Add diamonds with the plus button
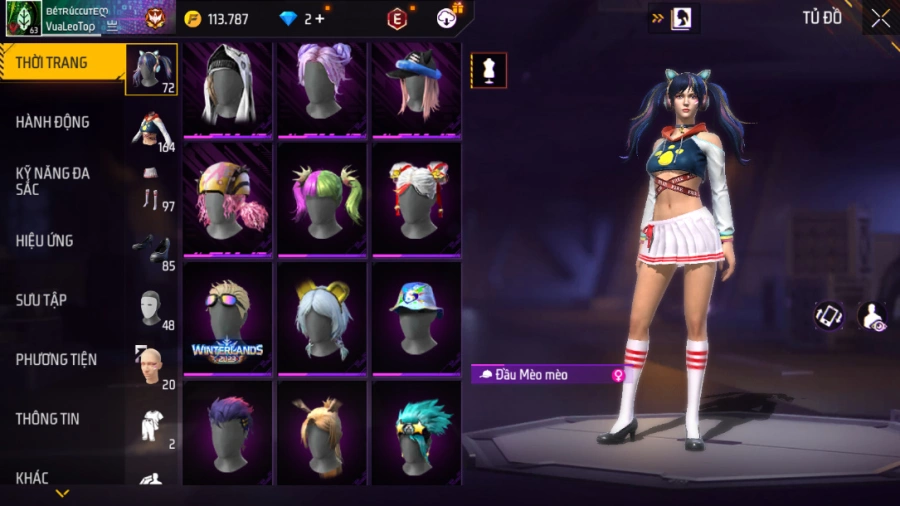The height and width of the screenshot is (506, 900). pos(320,18)
